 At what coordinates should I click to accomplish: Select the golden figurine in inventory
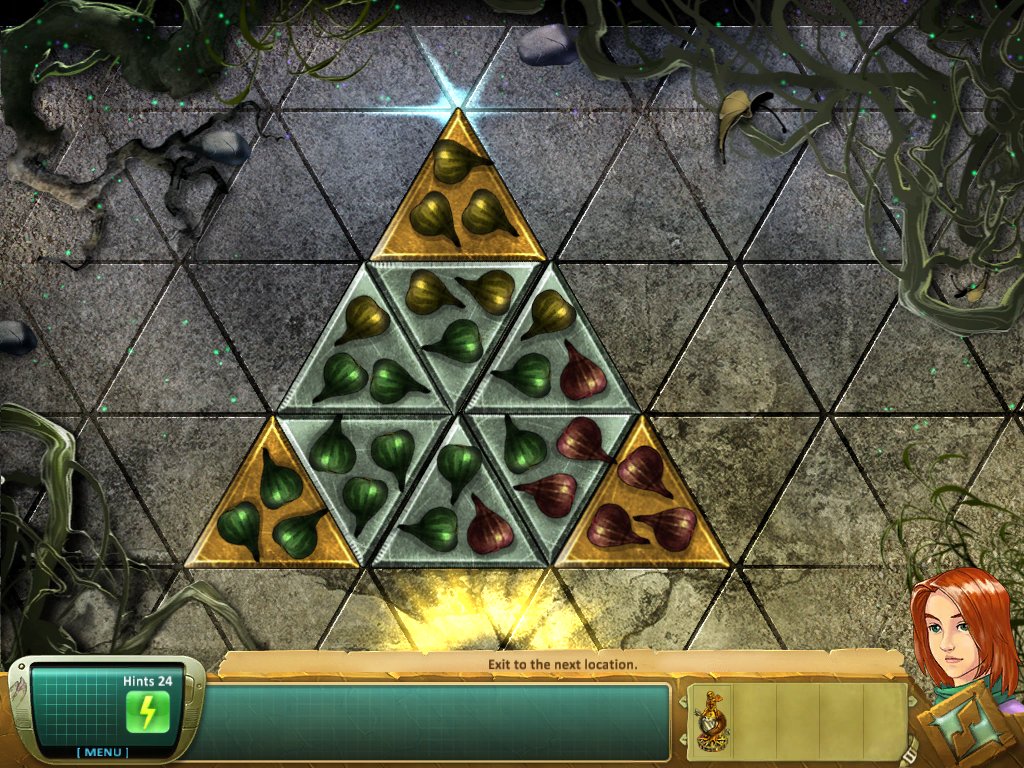[x=712, y=718]
